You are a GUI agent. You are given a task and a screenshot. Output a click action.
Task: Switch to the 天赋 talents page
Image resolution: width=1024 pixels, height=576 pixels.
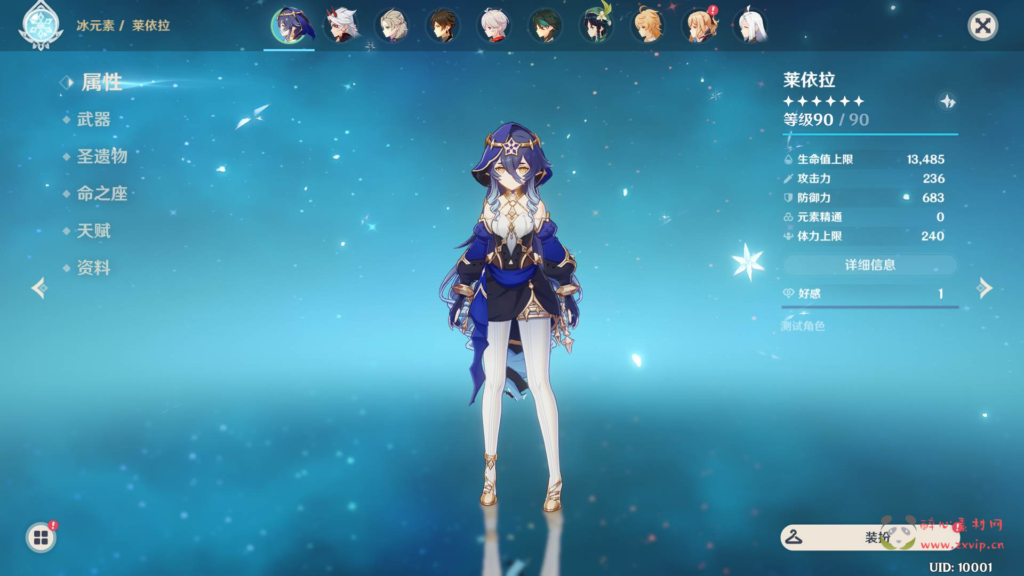click(93, 231)
